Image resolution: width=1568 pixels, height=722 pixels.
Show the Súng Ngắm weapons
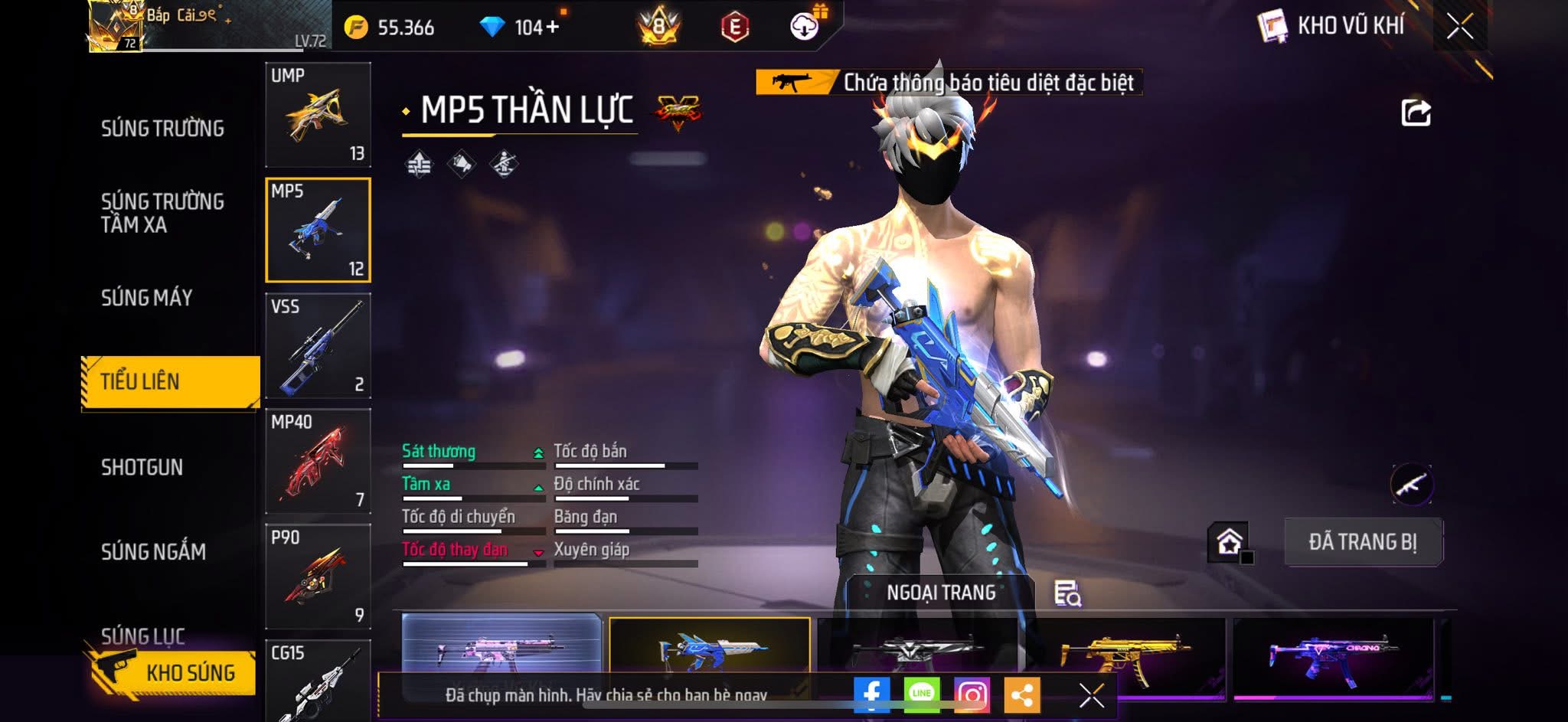click(x=153, y=552)
